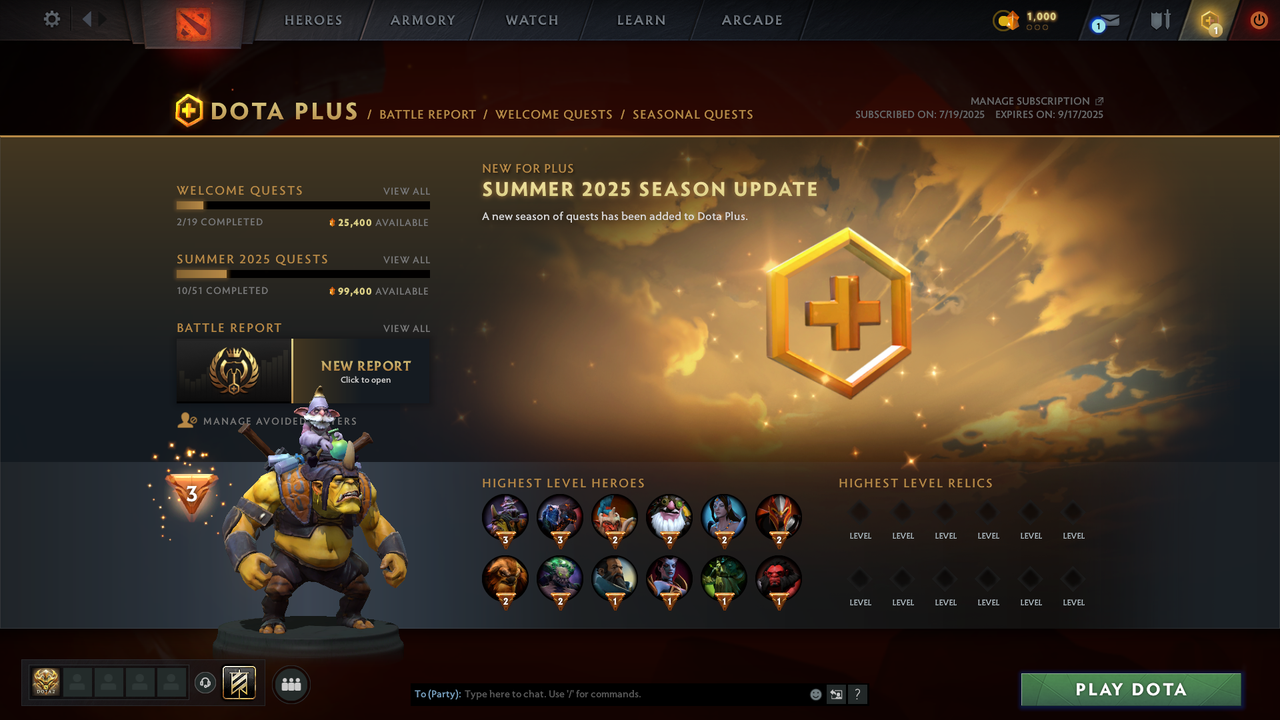
Task: Click the Welcome Quests progress bar
Action: tap(303, 205)
